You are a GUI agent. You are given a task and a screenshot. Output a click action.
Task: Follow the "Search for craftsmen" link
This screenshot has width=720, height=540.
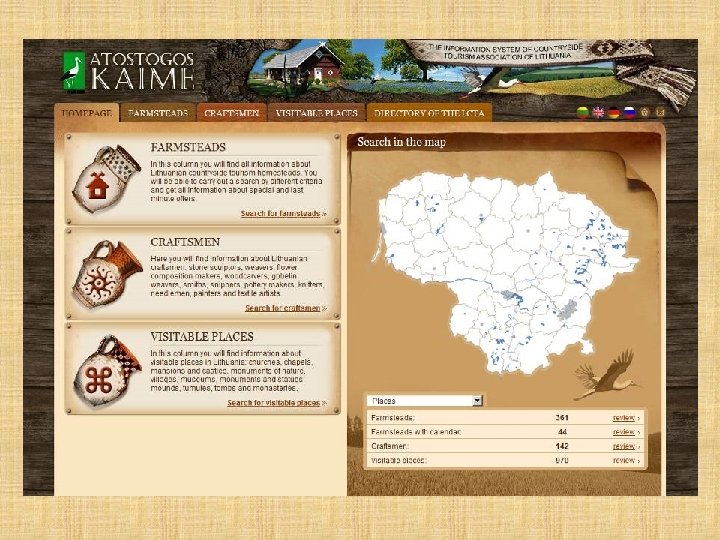click(285, 308)
